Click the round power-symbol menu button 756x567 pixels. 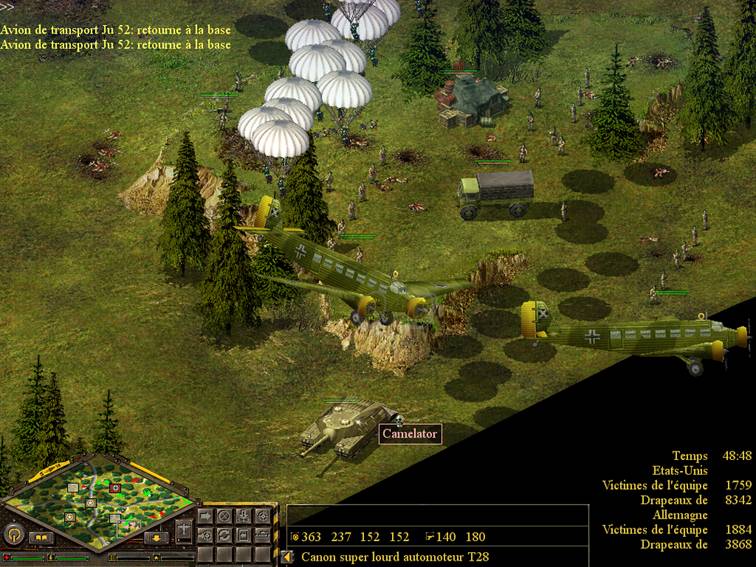[13, 534]
